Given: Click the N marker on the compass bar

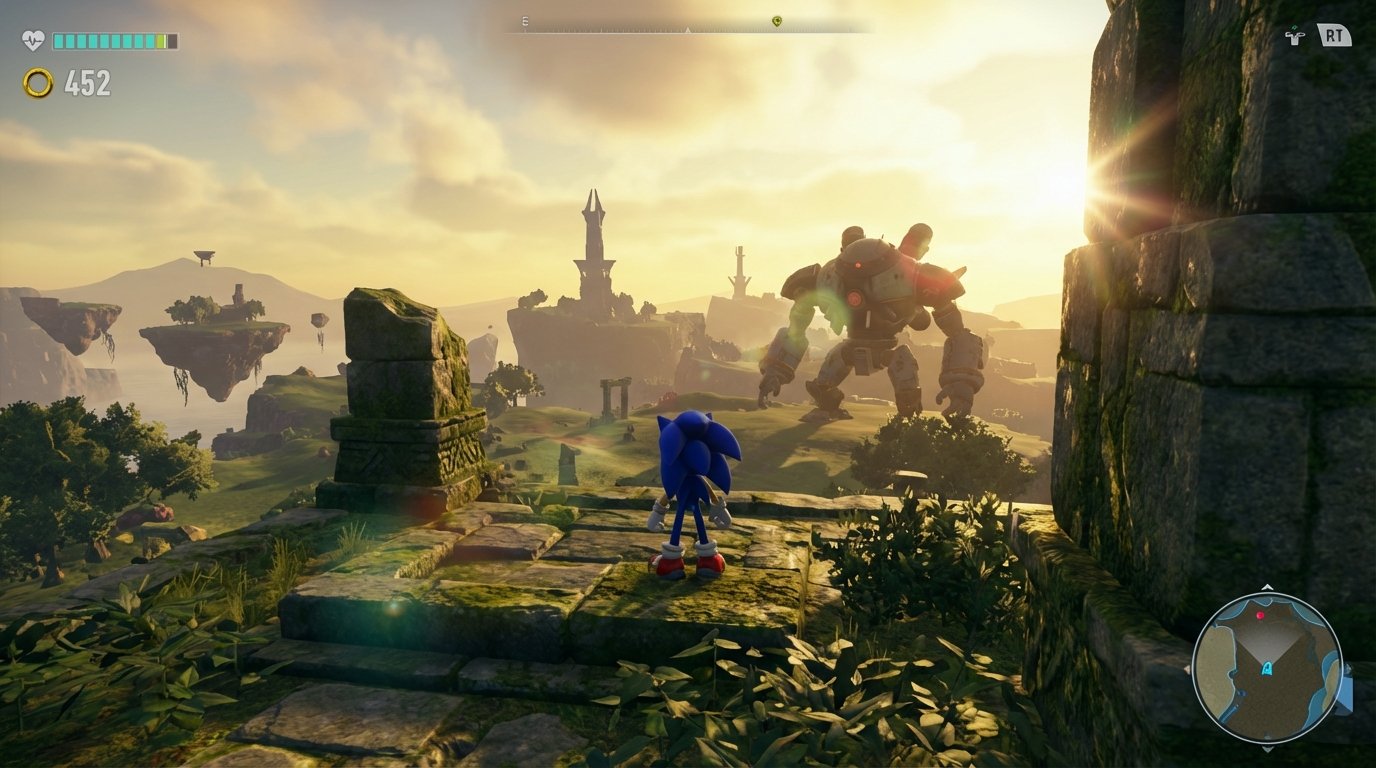Looking at the screenshot, I should (x=688, y=29).
